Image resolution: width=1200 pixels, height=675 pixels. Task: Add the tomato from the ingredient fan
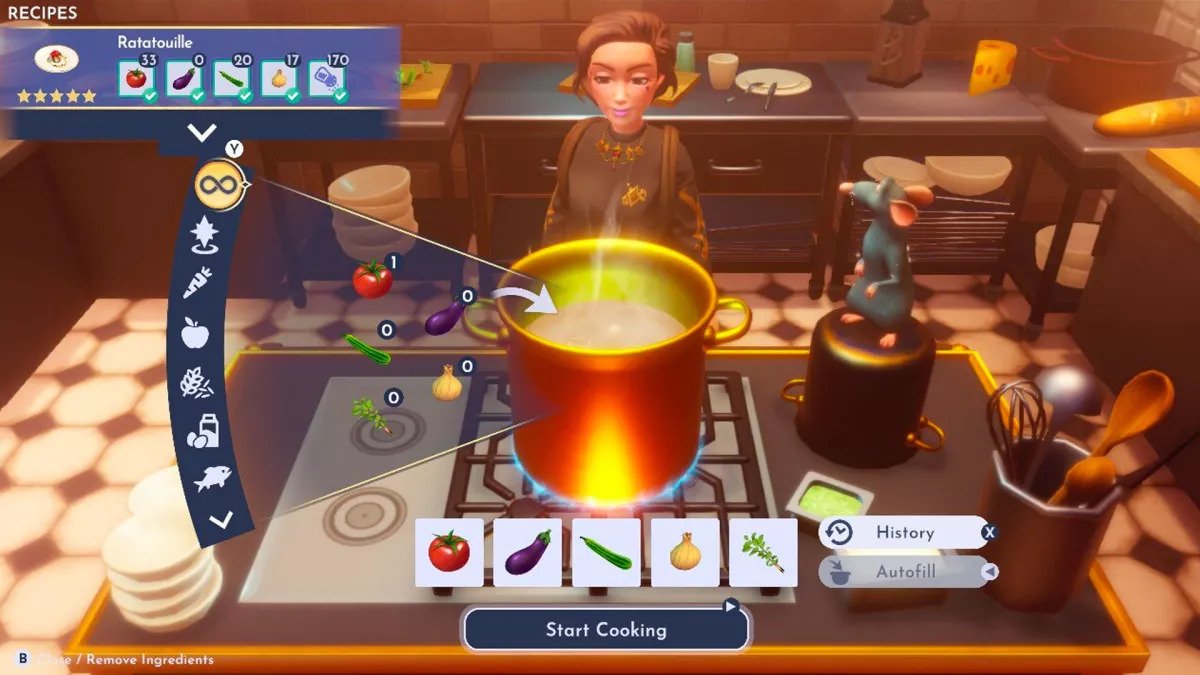[x=372, y=279]
